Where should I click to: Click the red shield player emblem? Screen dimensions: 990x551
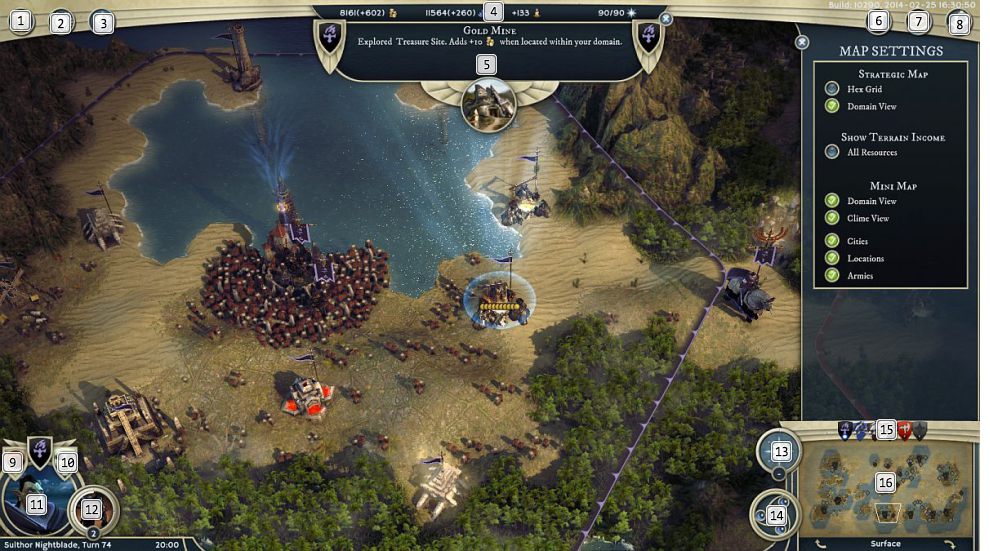(x=904, y=430)
